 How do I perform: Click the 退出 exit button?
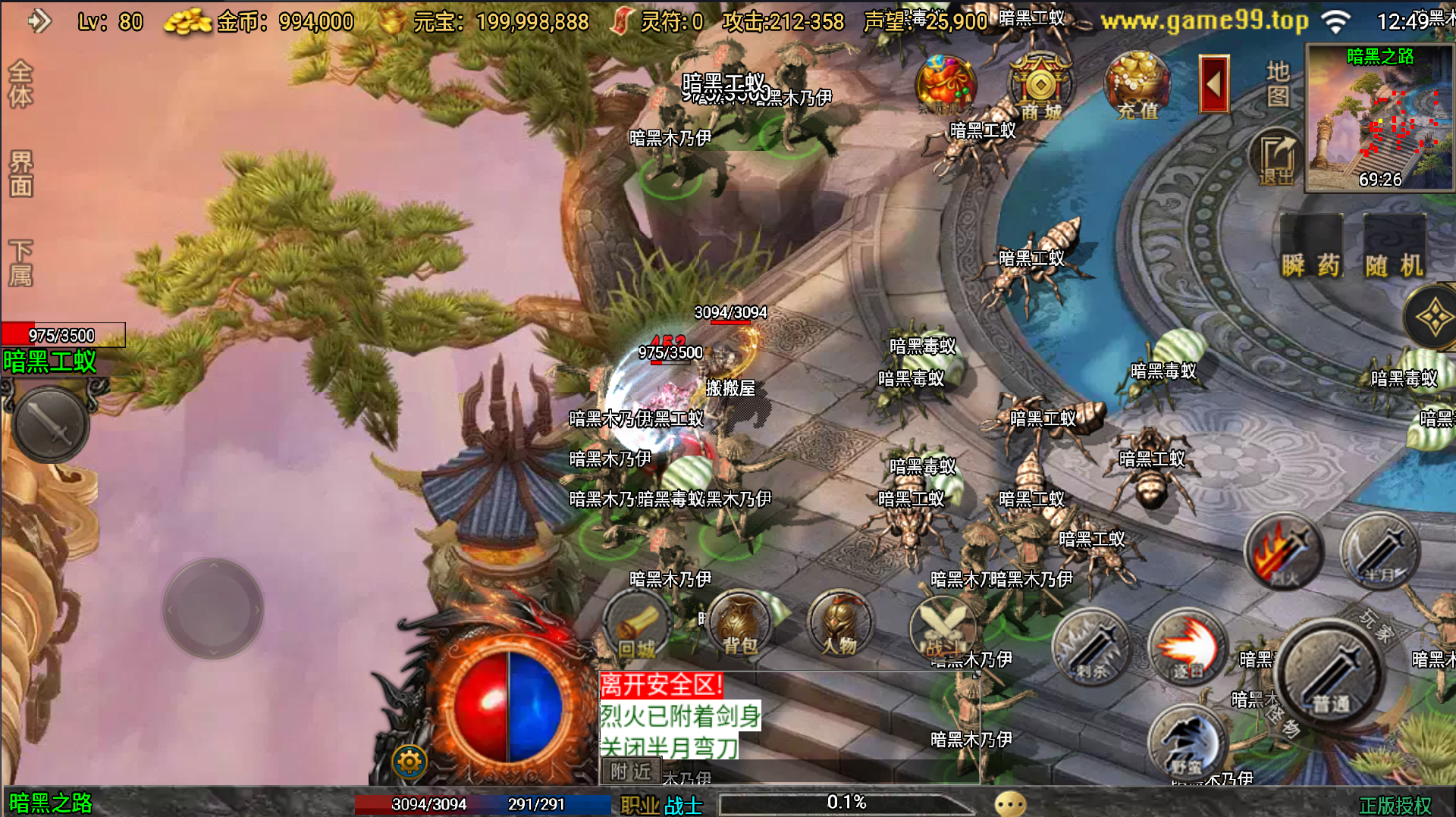click(1276, 158)
